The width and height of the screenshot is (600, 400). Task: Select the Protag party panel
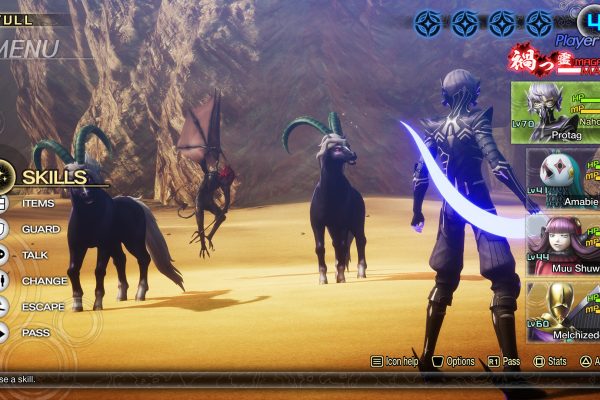(556, 113)
